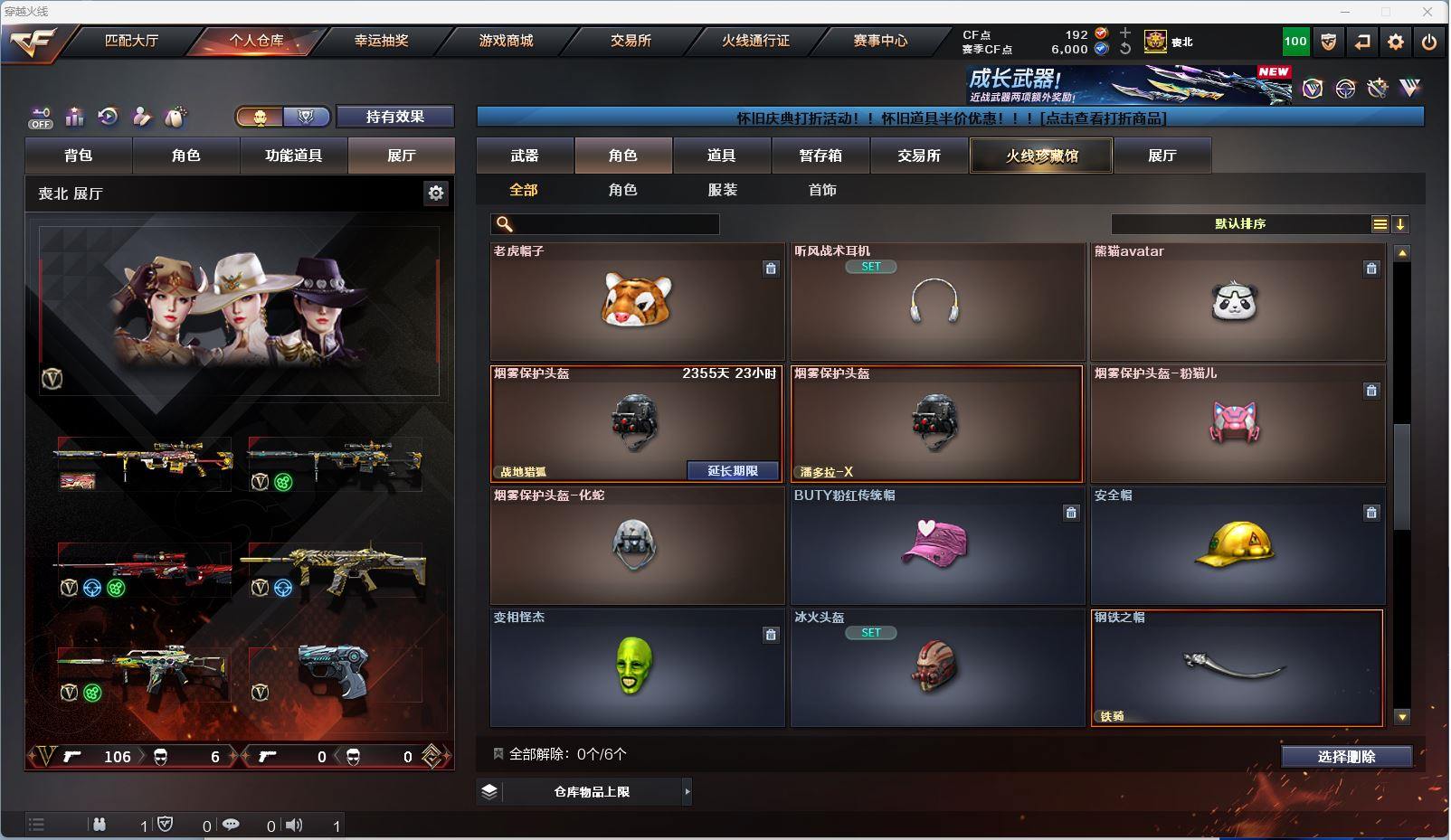Open the 持有效果 owned effects panel
1451x840 pixels.
394,117
